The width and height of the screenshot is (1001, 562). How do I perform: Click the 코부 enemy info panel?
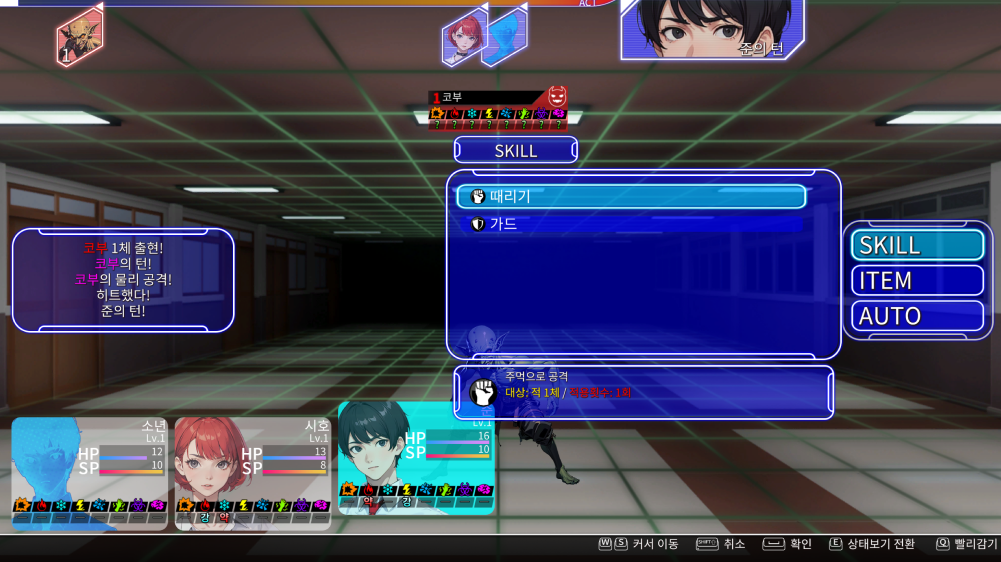click(x=498, y=109)
